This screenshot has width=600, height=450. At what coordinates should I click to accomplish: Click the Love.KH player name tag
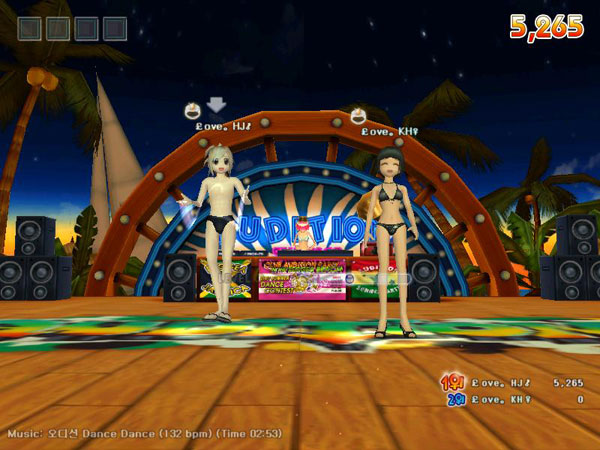click(x=390, y=131)
